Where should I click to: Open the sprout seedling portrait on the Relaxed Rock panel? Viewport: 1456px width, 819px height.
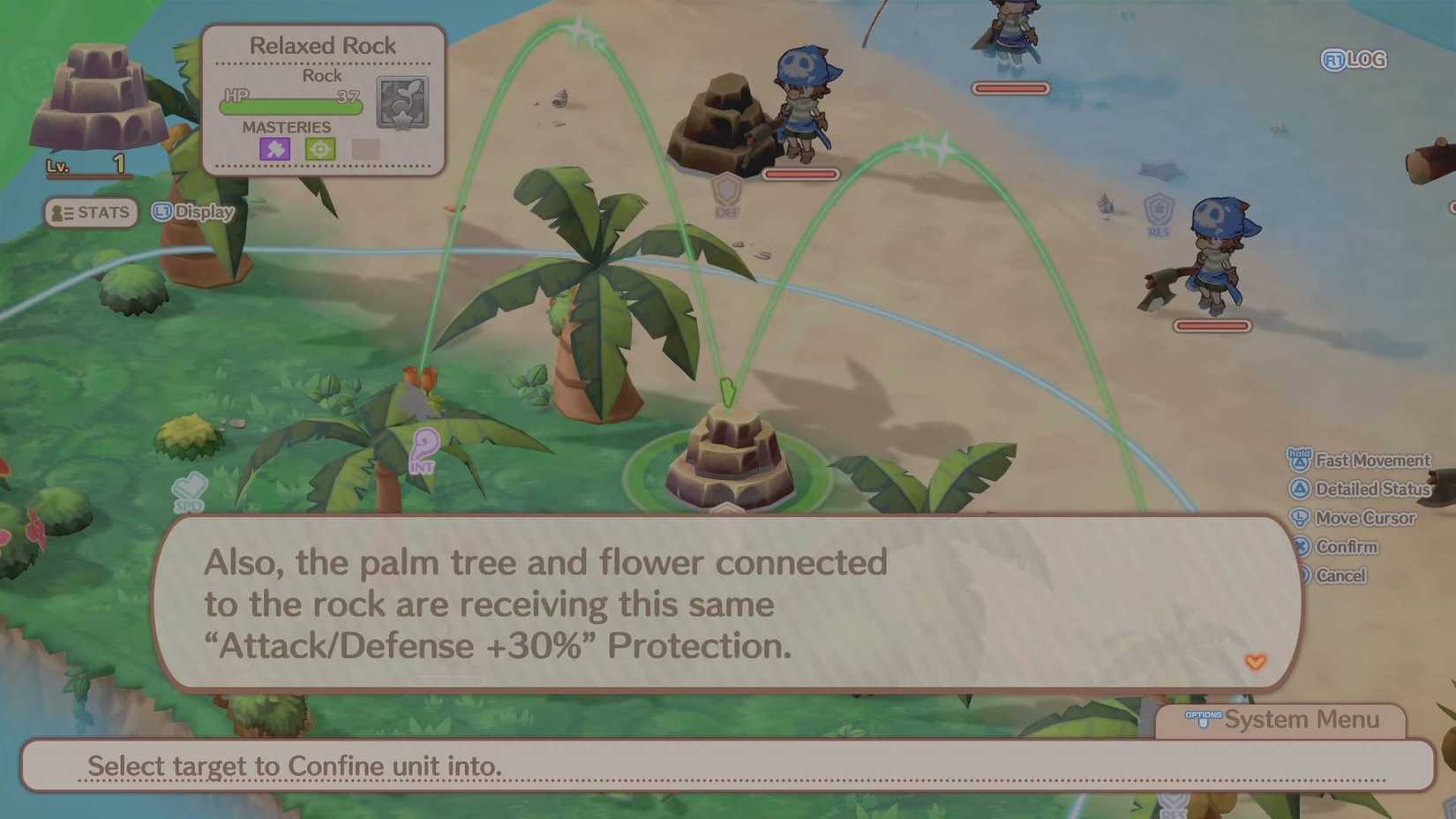pos(403,101)
